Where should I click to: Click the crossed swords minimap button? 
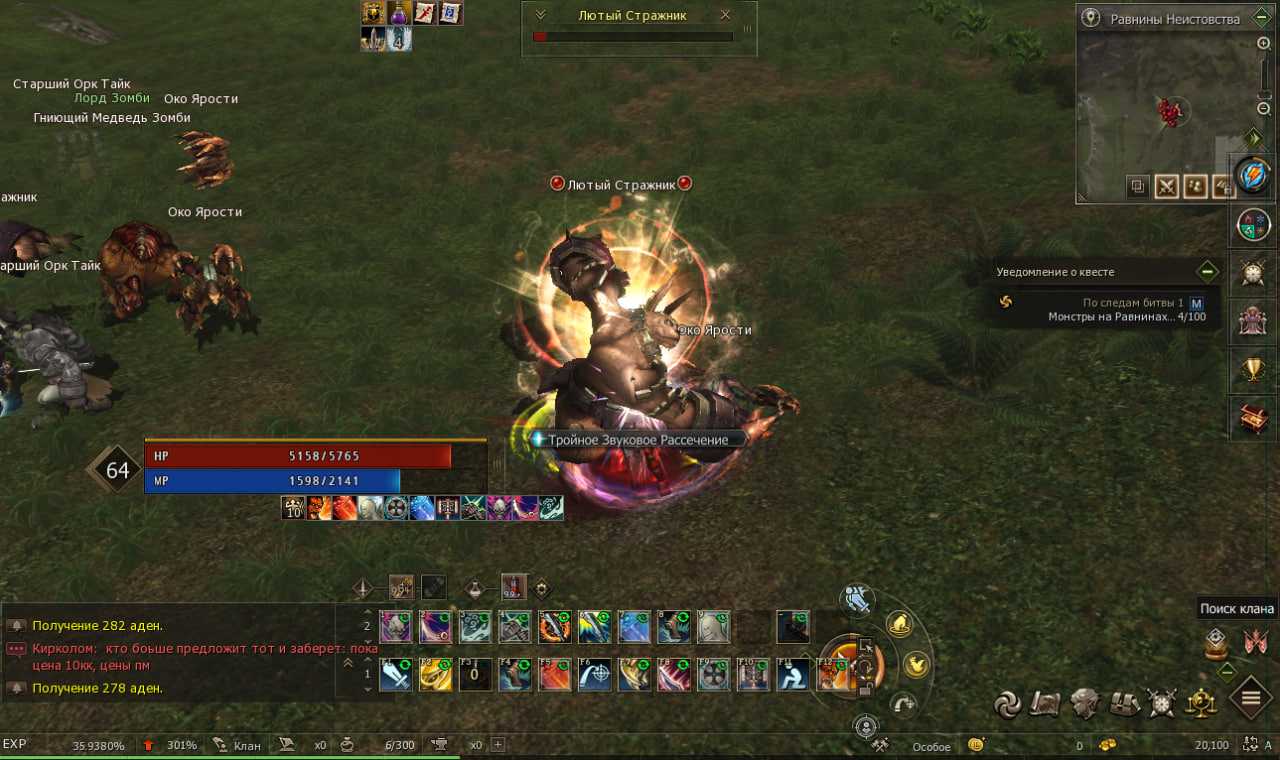(x=1166, y=187)
